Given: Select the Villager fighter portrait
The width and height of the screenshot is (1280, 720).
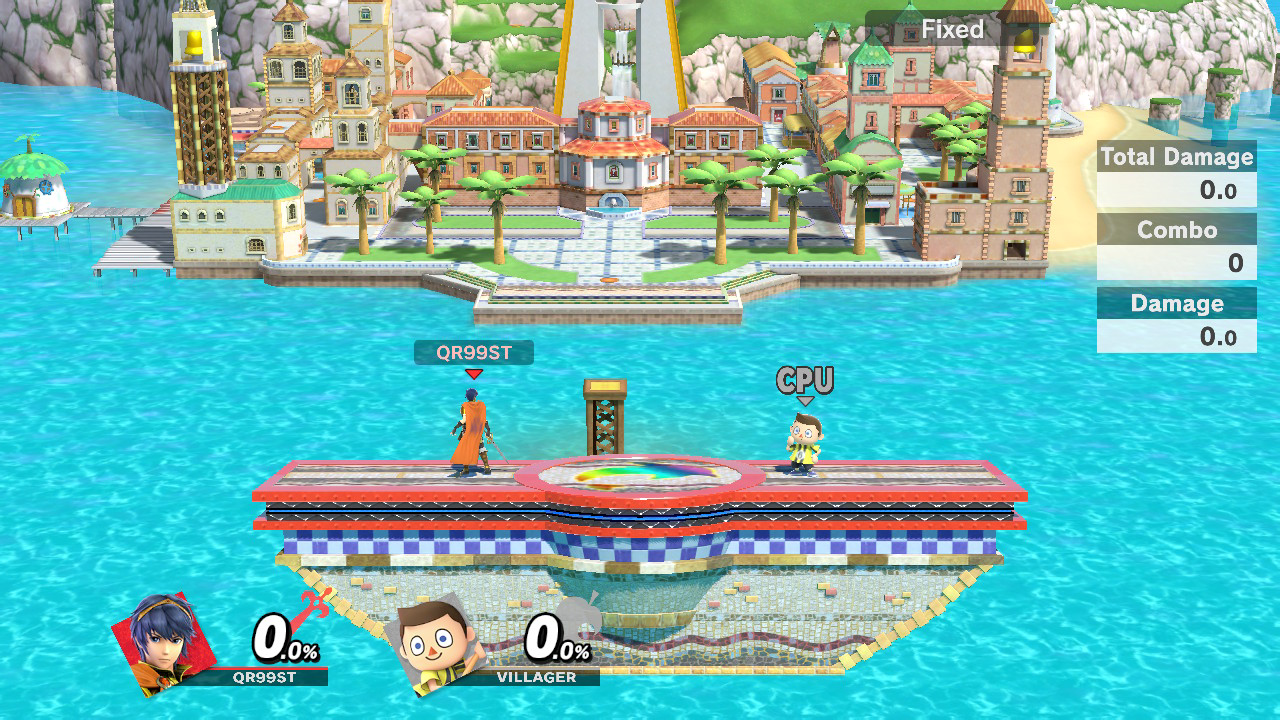Looking at the screenshot, I should 435,643.
